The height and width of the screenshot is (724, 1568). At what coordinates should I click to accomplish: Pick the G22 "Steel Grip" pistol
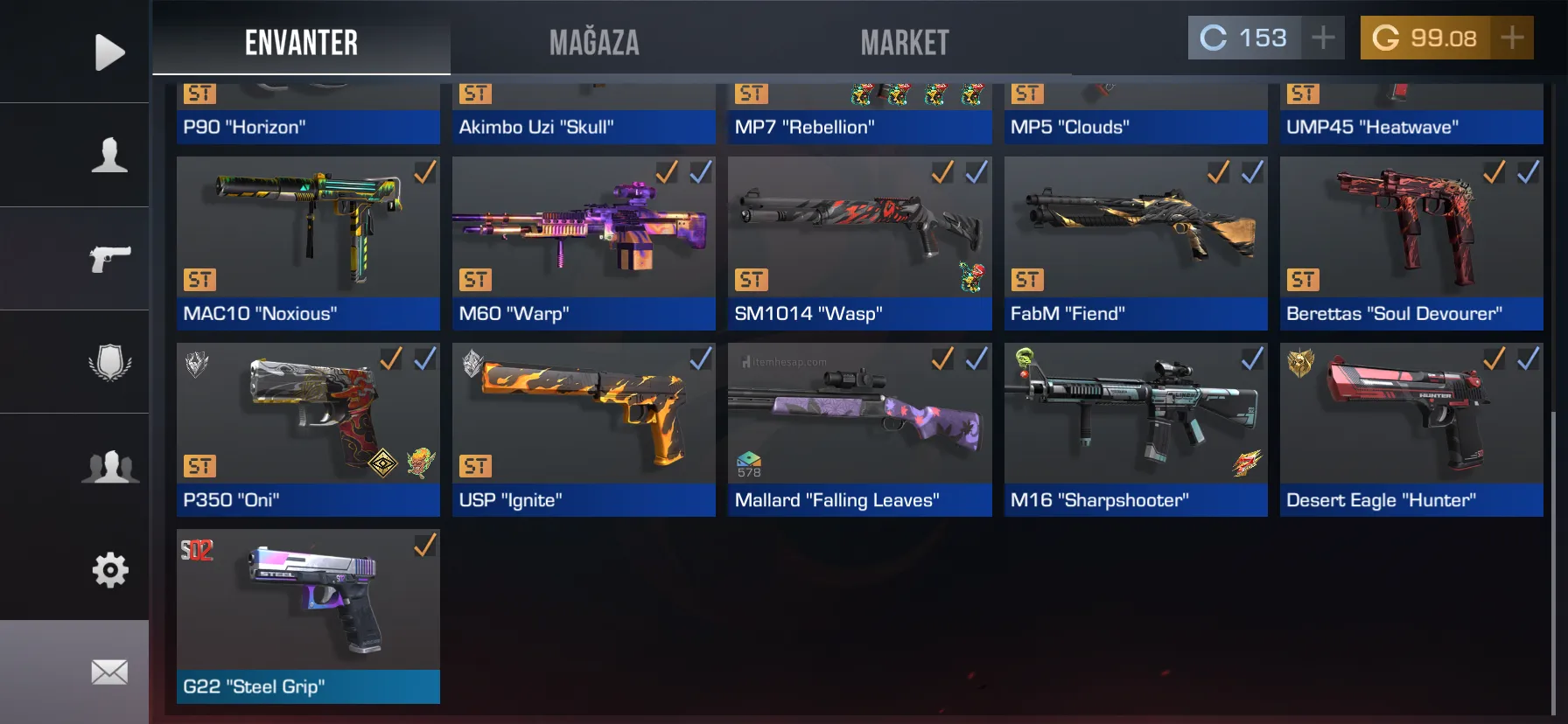tap(308, 616)
